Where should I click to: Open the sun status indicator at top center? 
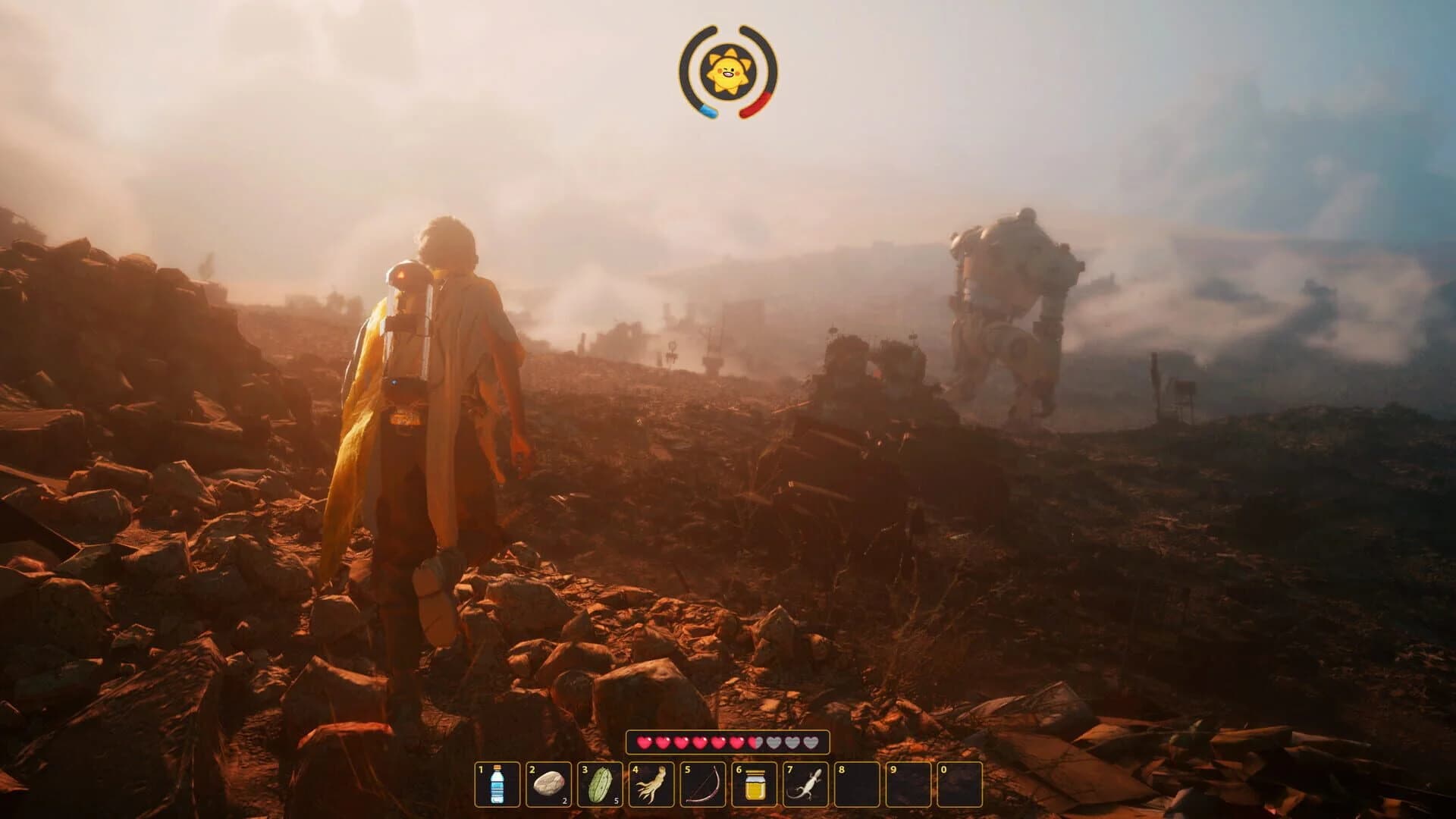point(728,74)
